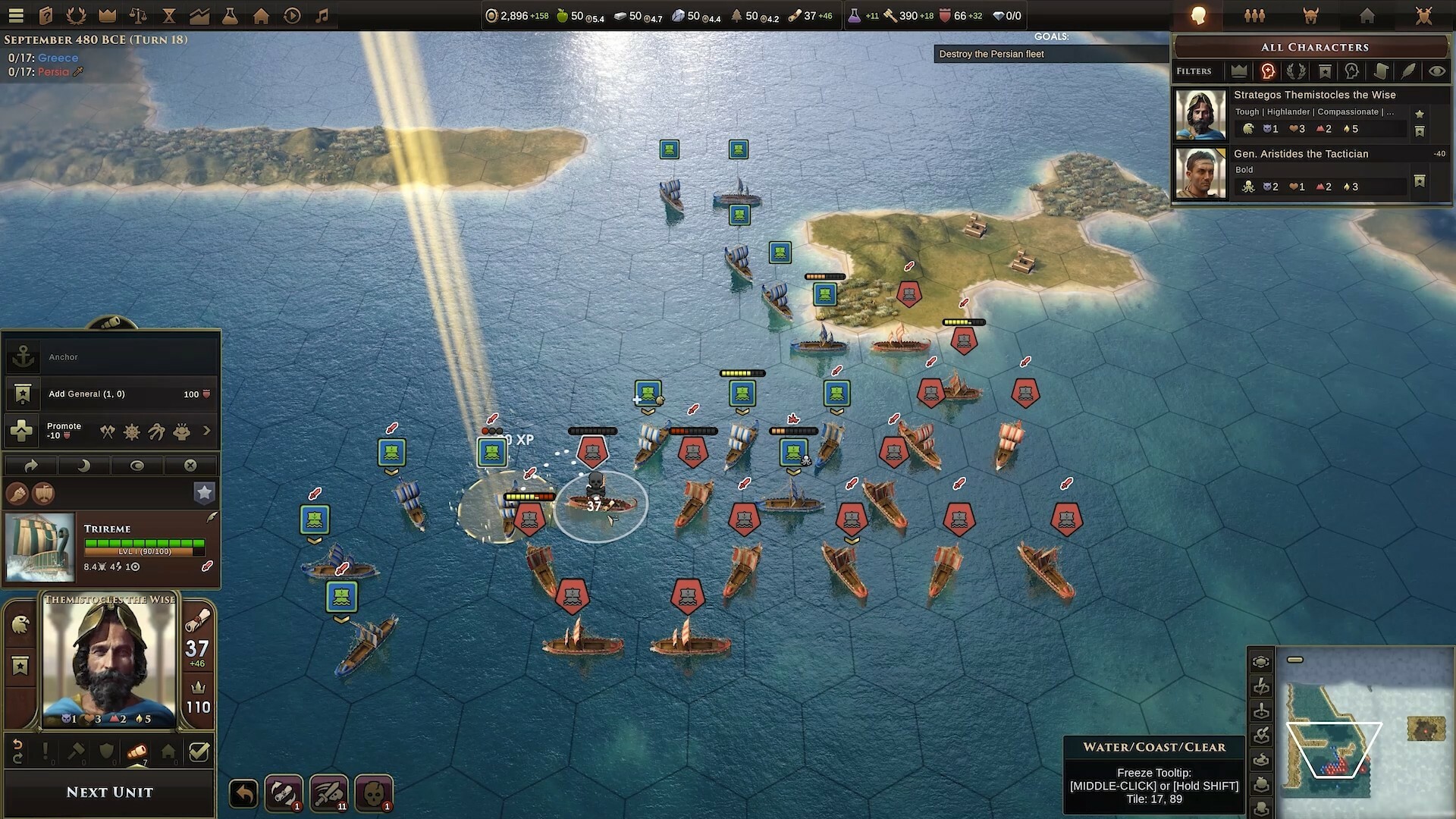Screen dimensions: 1456x819
Task: Open the crown icon in the top toolbar
Action: click(108, 15)
